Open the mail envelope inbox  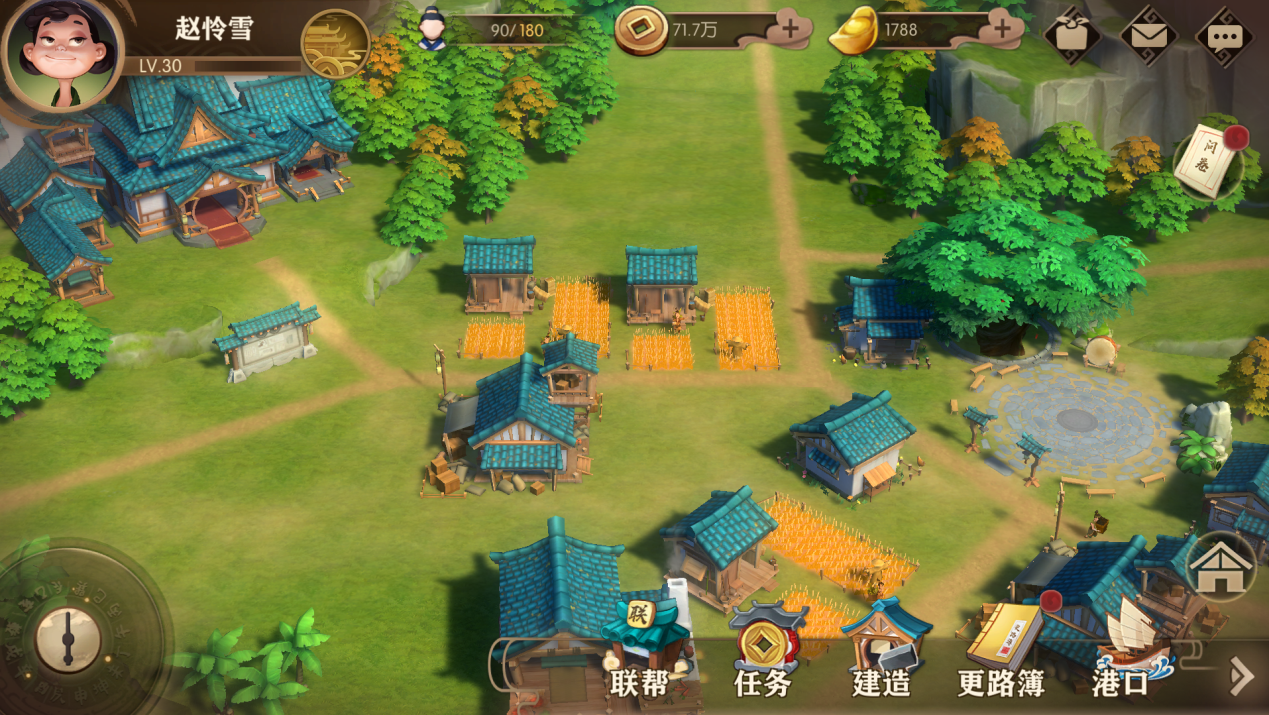point(1148,37)
